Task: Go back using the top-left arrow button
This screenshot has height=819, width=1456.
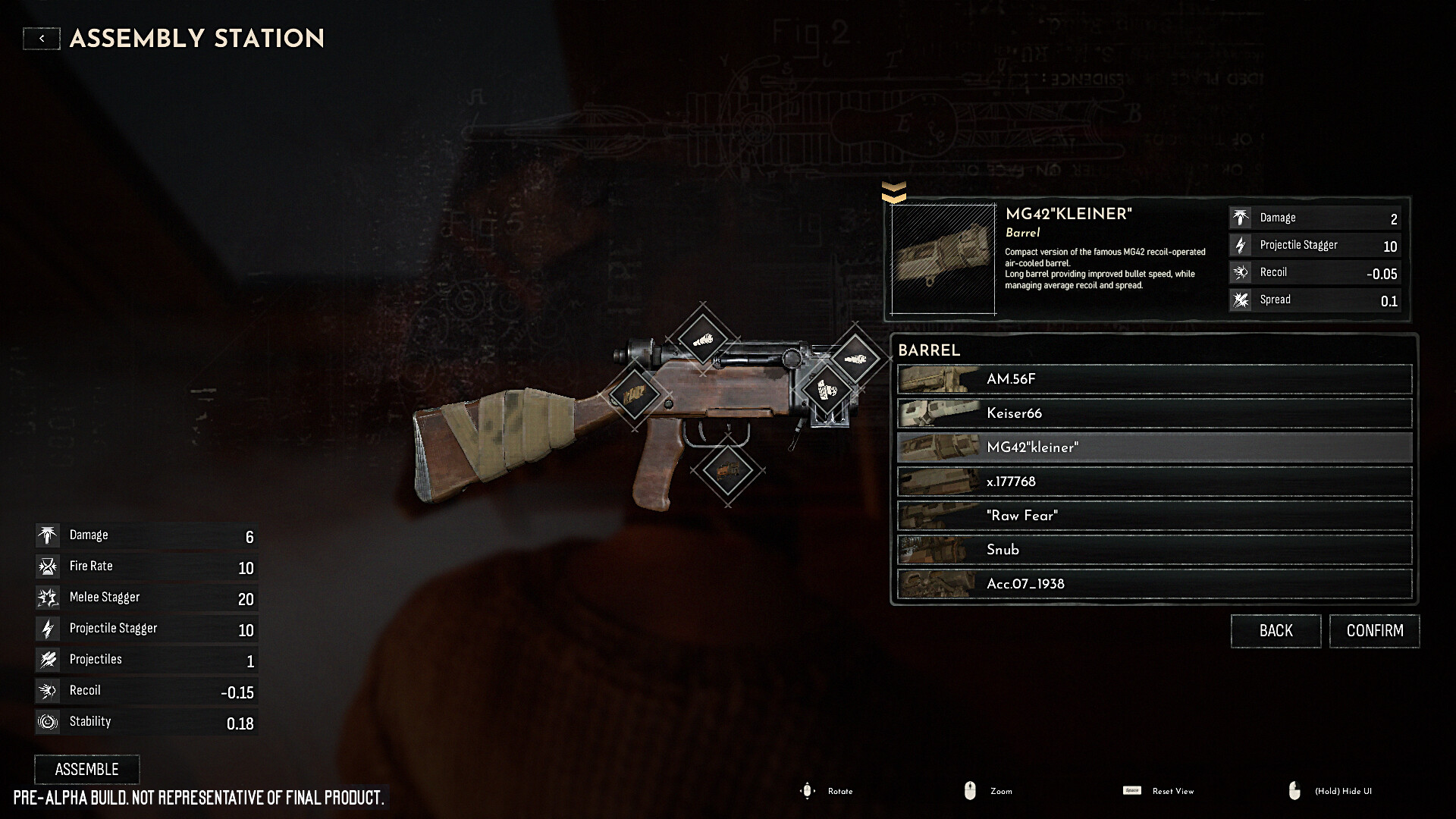Action: [x=42, y=39]
